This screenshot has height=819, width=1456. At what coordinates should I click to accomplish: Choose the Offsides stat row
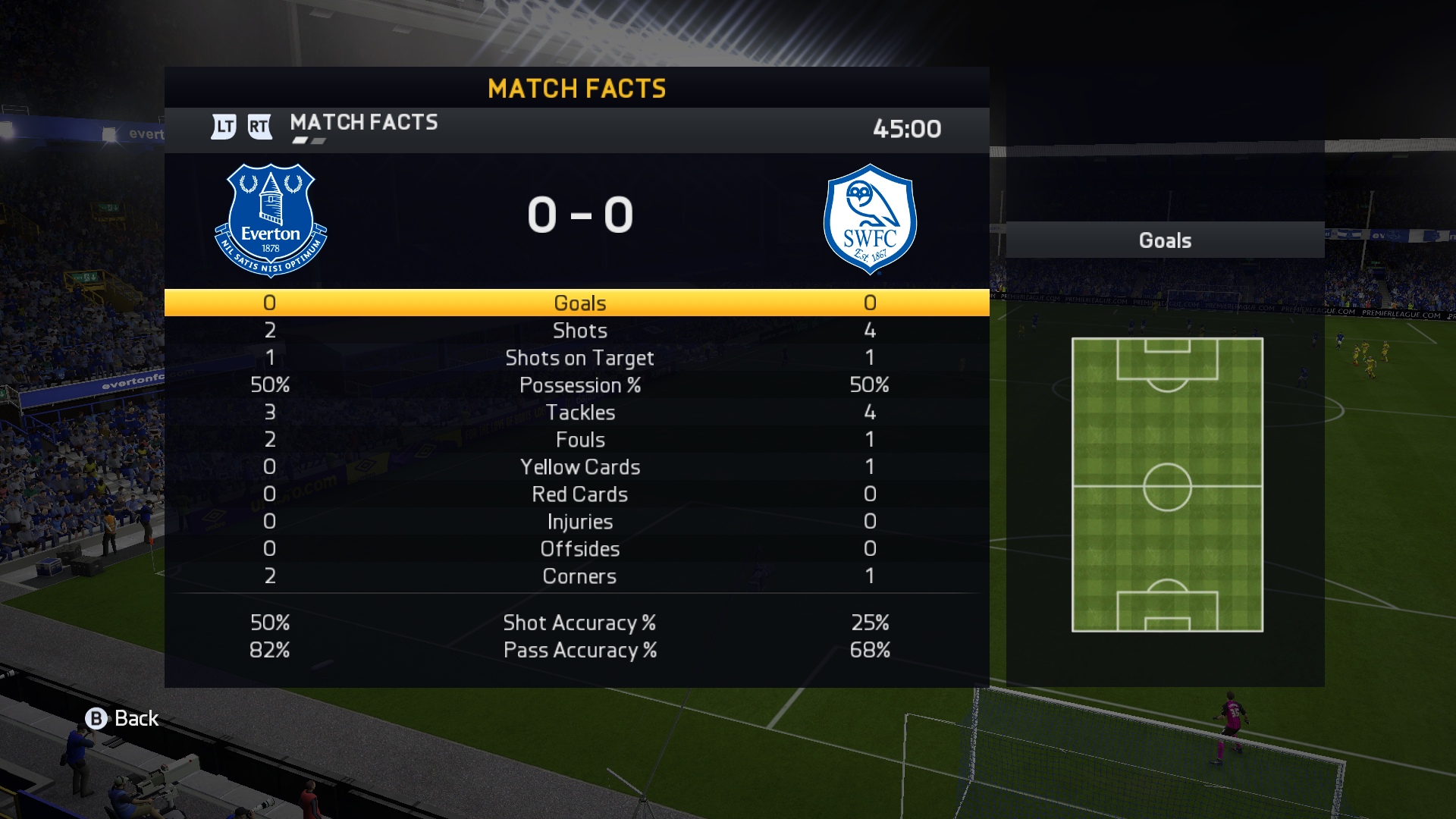579,549
